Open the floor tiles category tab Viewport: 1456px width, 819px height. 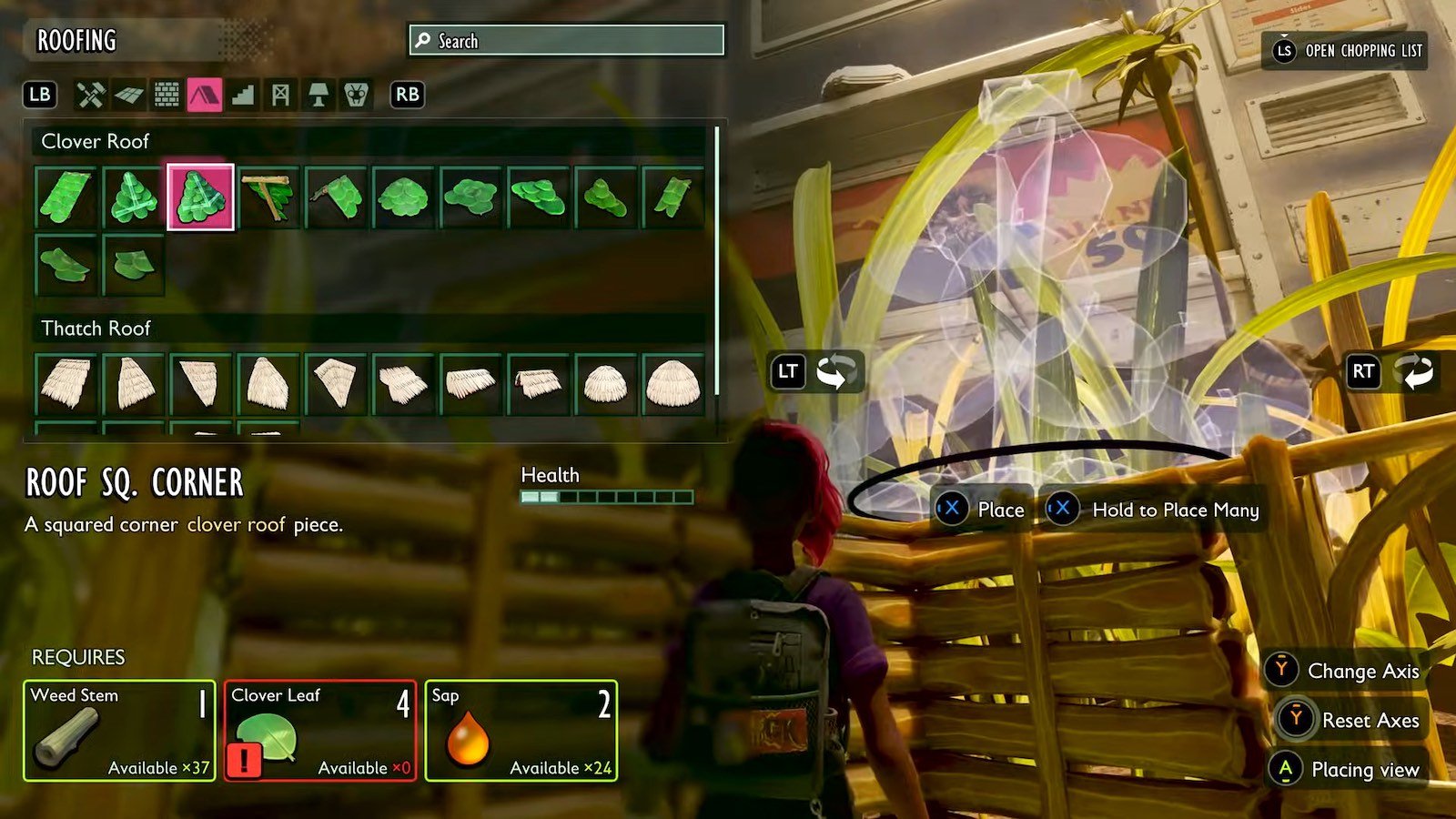(128, 95)
